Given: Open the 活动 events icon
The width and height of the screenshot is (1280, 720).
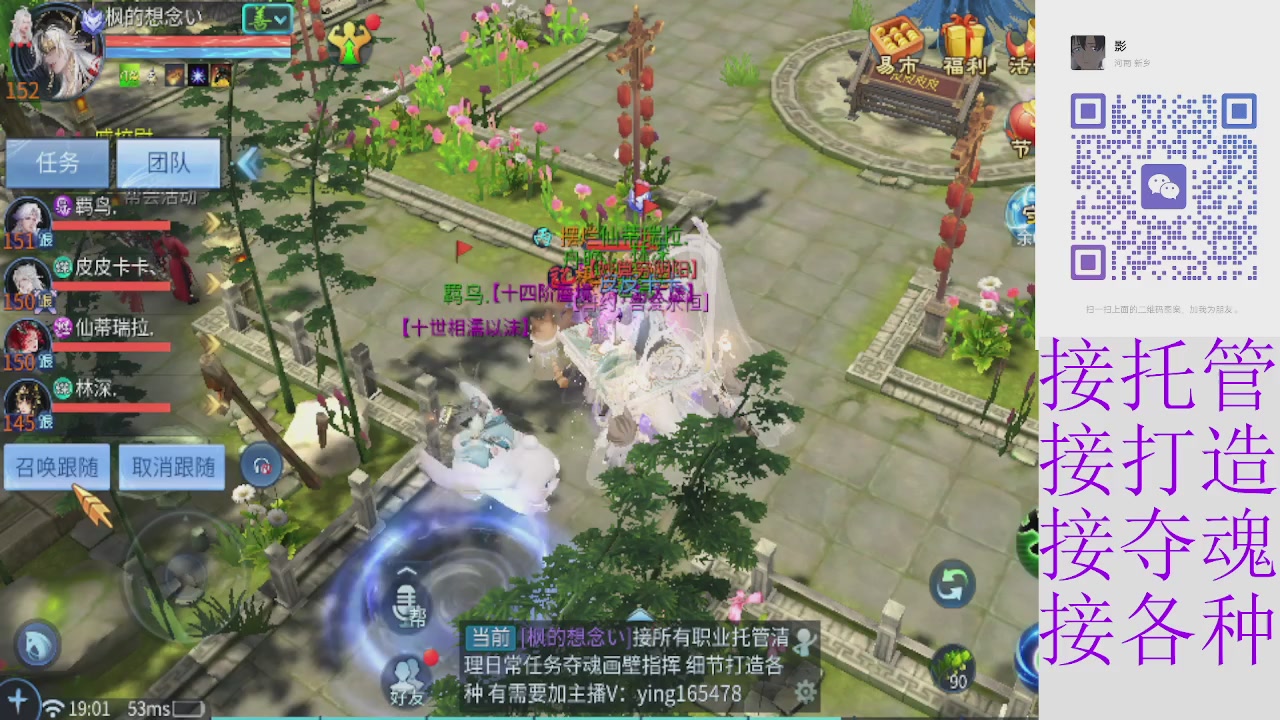Looking at the screenshot, I should coord(1021,42).
